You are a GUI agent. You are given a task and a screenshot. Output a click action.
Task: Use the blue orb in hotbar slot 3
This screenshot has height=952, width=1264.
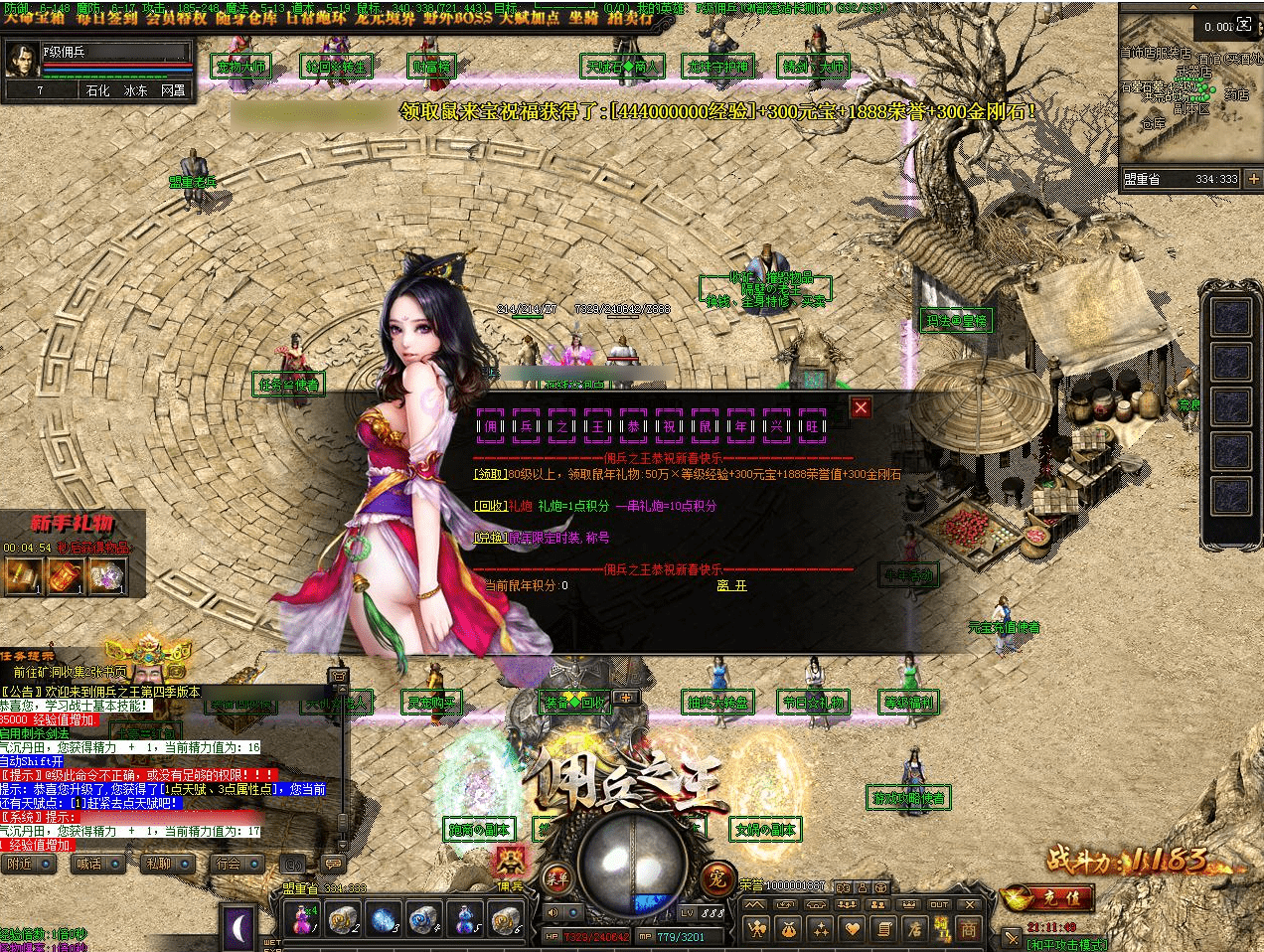coord(386,919)
